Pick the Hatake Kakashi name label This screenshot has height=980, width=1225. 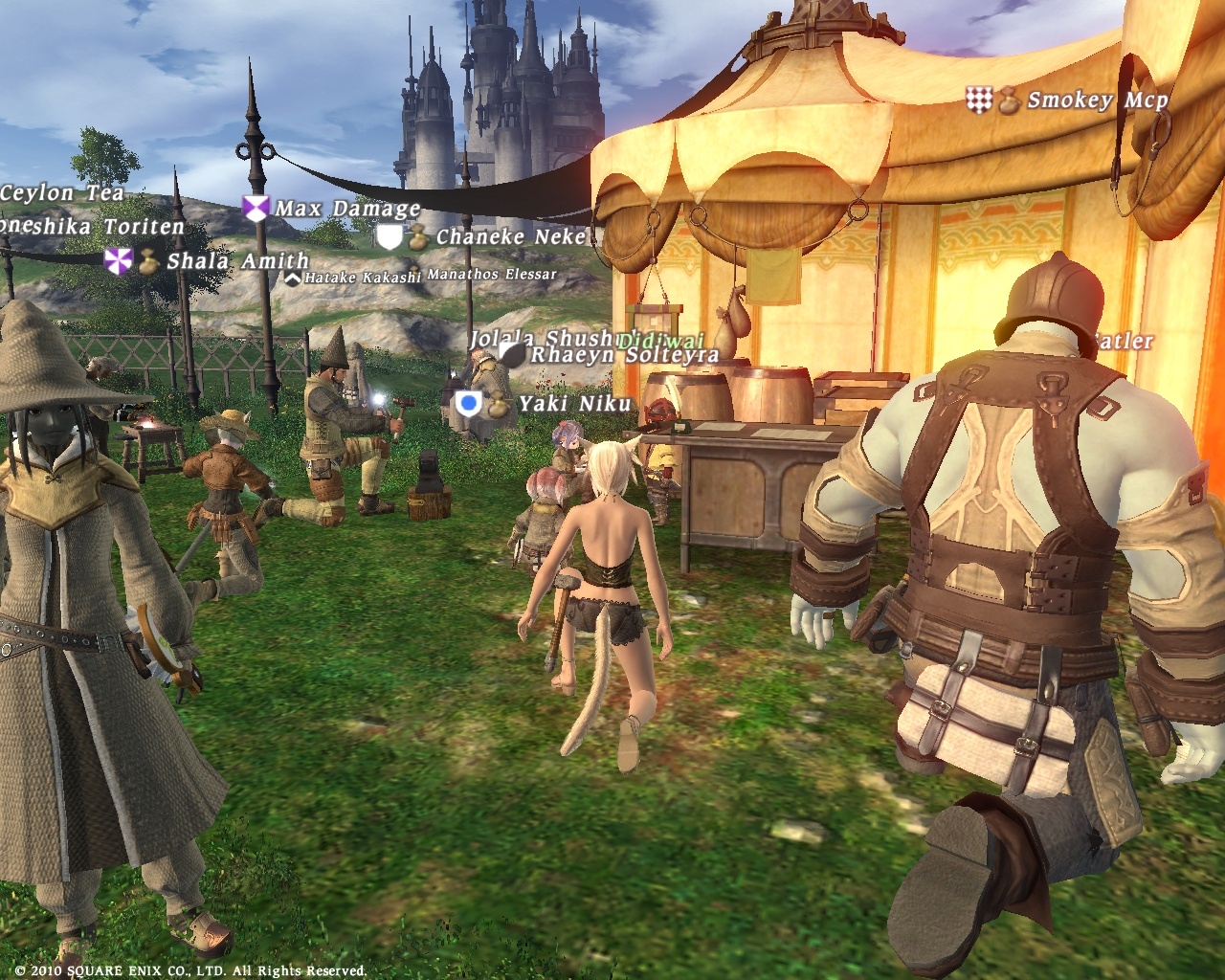(362, 278)
